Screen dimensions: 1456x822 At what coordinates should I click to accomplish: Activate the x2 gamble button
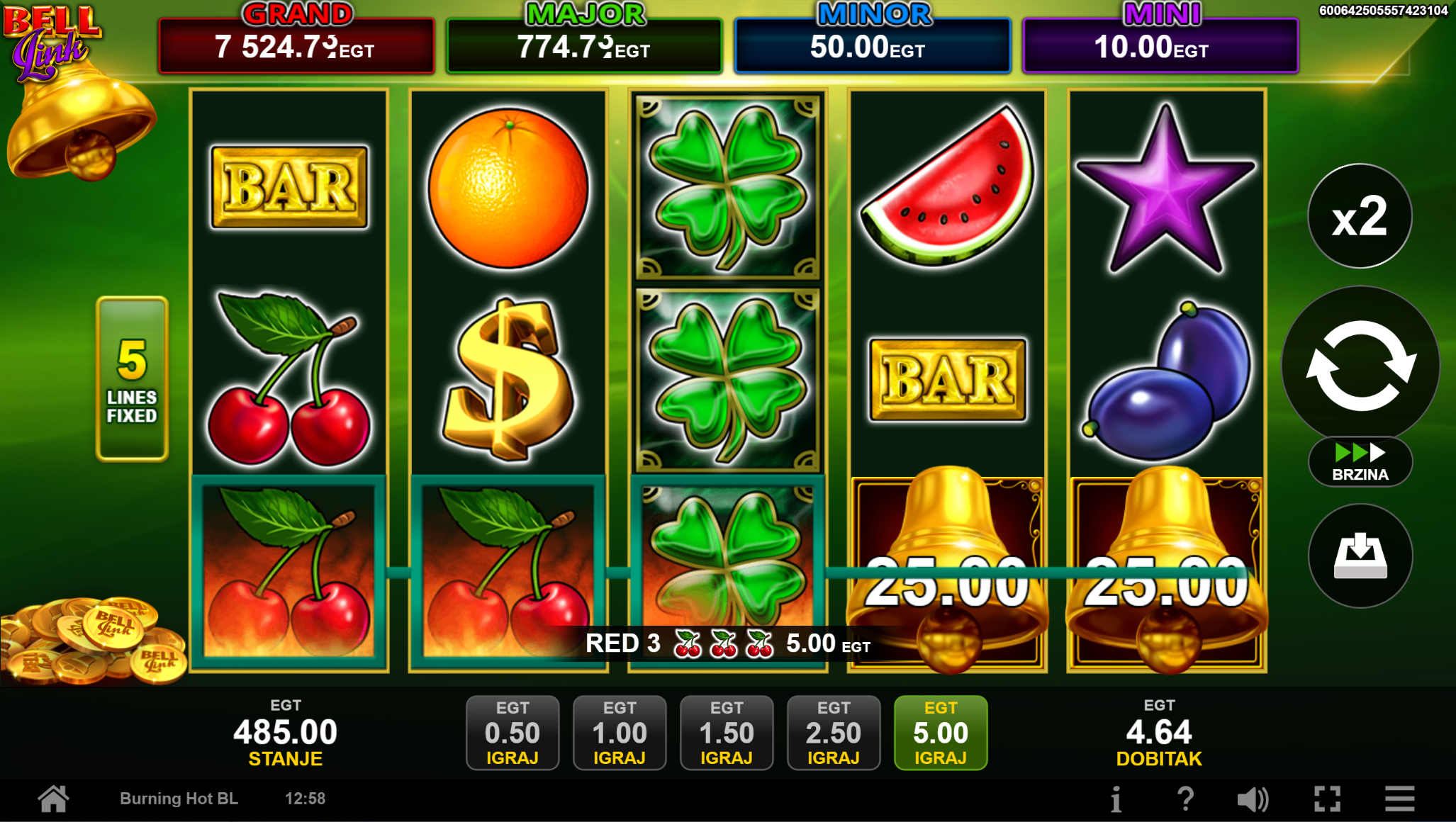click(x=1360, y=217)
